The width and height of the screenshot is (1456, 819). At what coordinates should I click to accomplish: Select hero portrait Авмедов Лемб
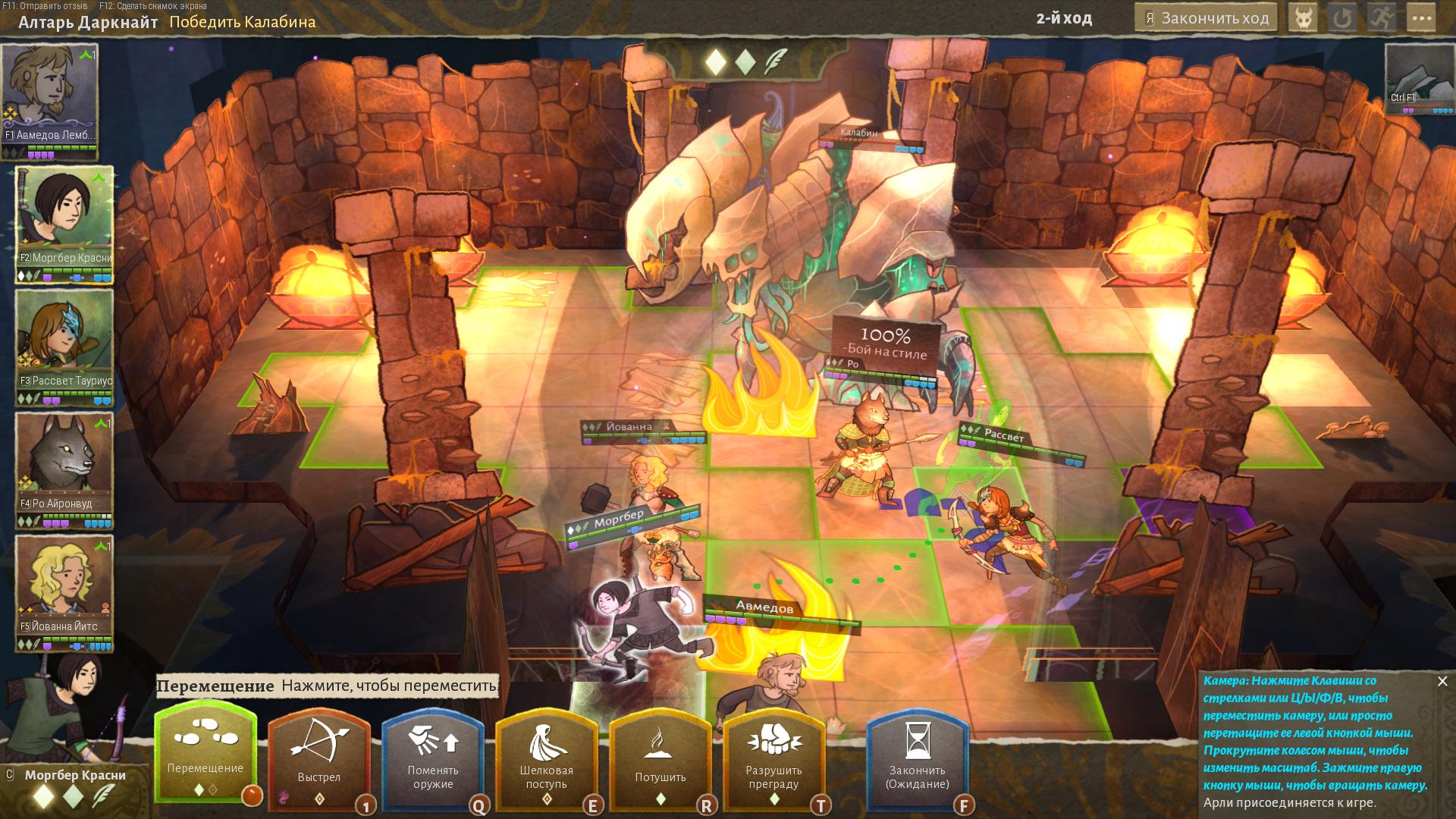click(x=50, y=95)
